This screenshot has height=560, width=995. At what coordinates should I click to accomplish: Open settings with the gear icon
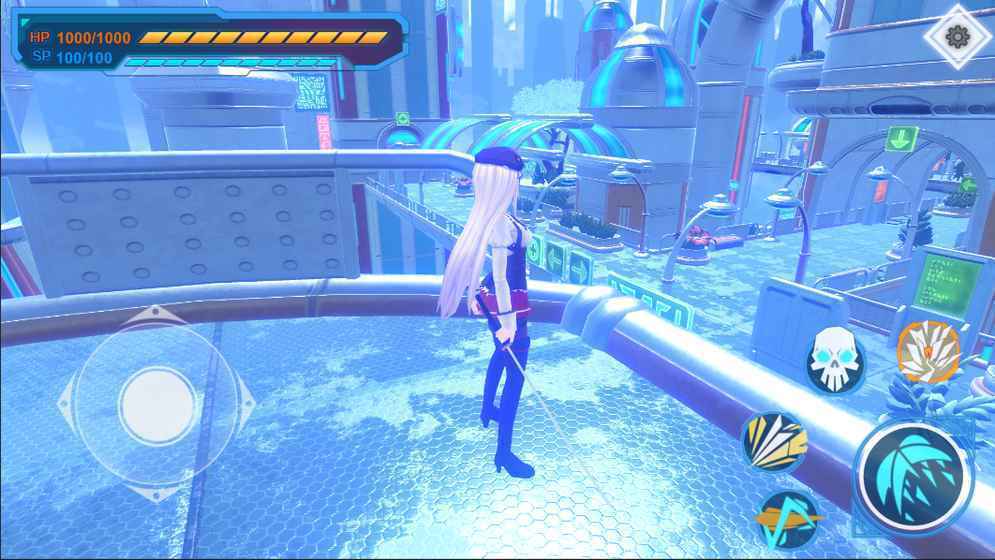coord(957,37)
